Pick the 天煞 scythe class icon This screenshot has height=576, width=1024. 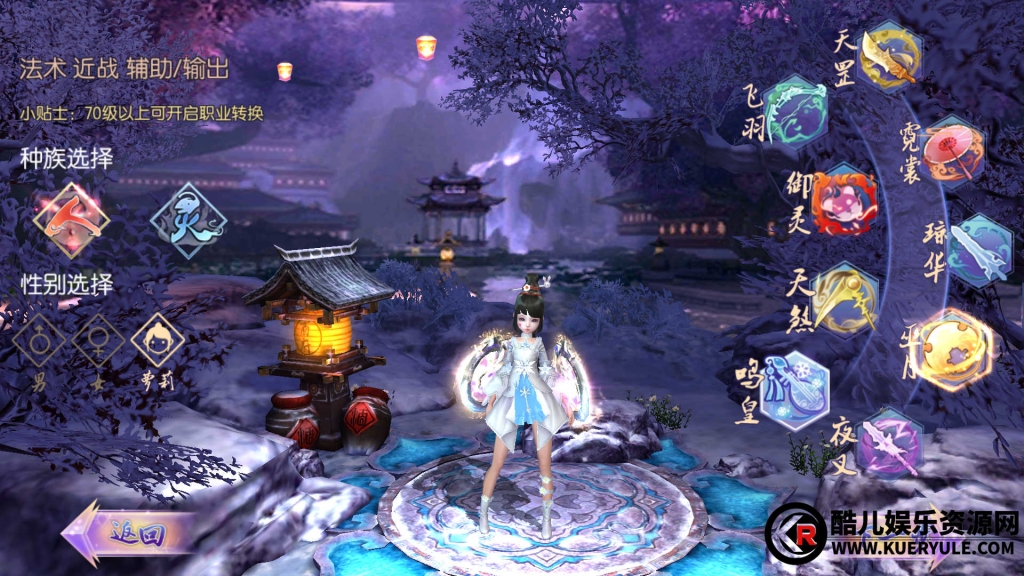click(845, 297)
